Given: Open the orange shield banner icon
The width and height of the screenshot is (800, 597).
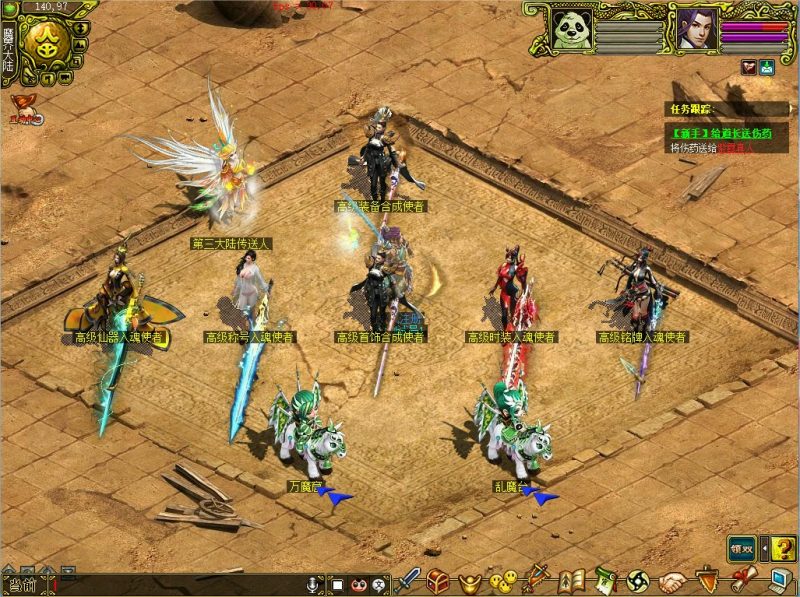Looking at the screenshot, I should [x=708, y=580].
